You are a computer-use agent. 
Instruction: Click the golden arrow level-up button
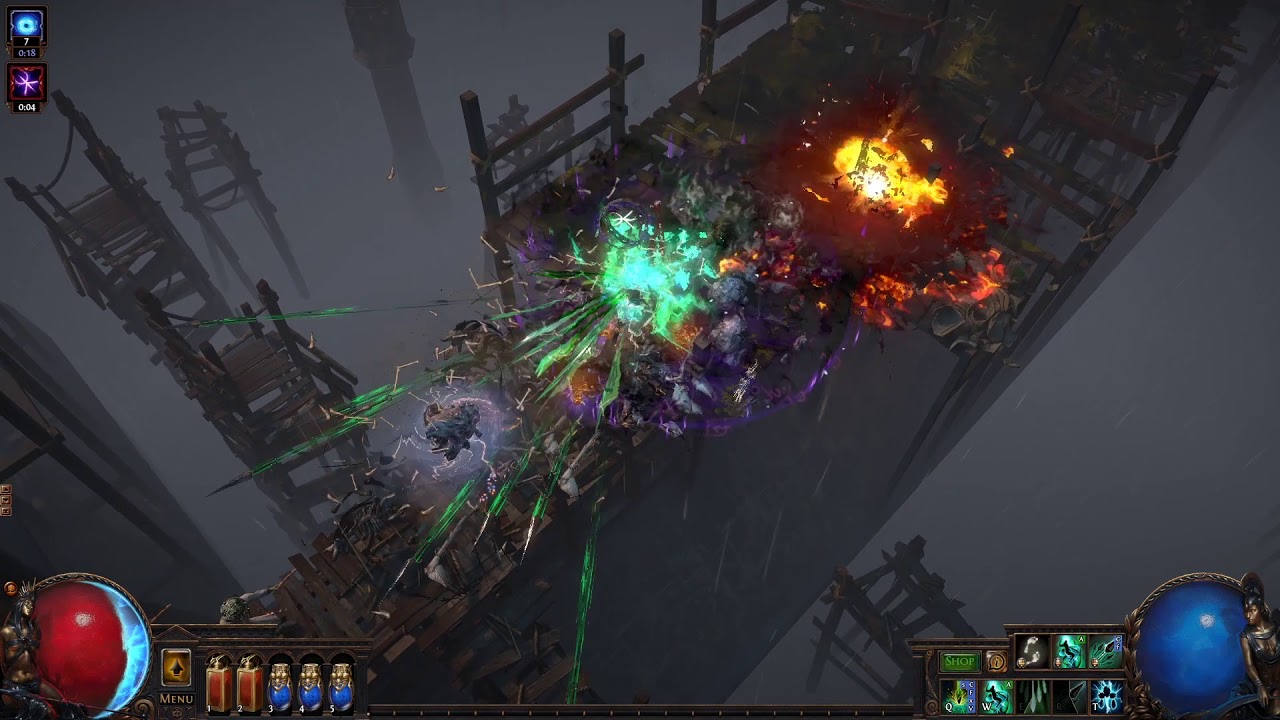(176, 667)
